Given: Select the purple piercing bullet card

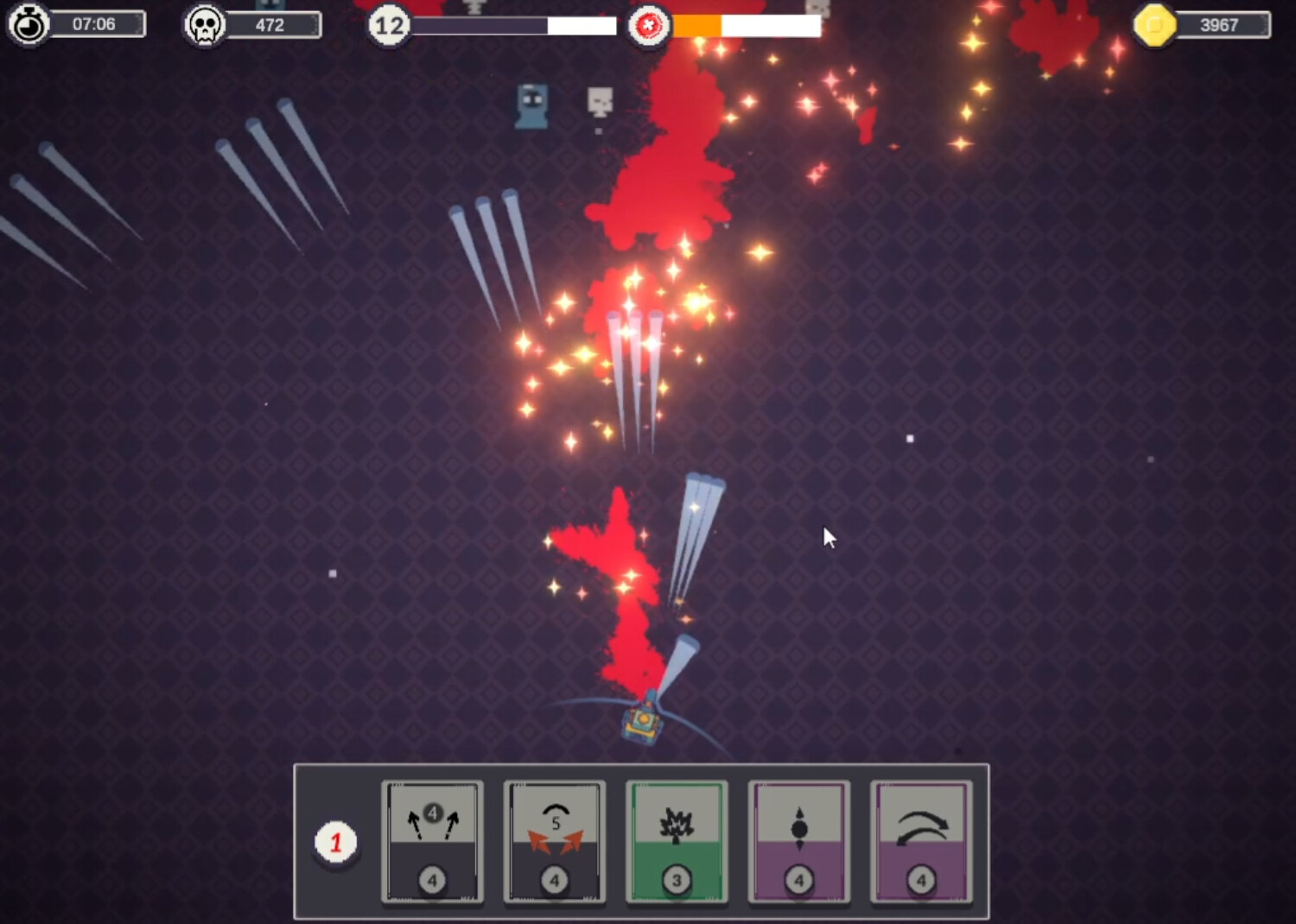Looking at the screenshot, I should click(x=799, y=842).
